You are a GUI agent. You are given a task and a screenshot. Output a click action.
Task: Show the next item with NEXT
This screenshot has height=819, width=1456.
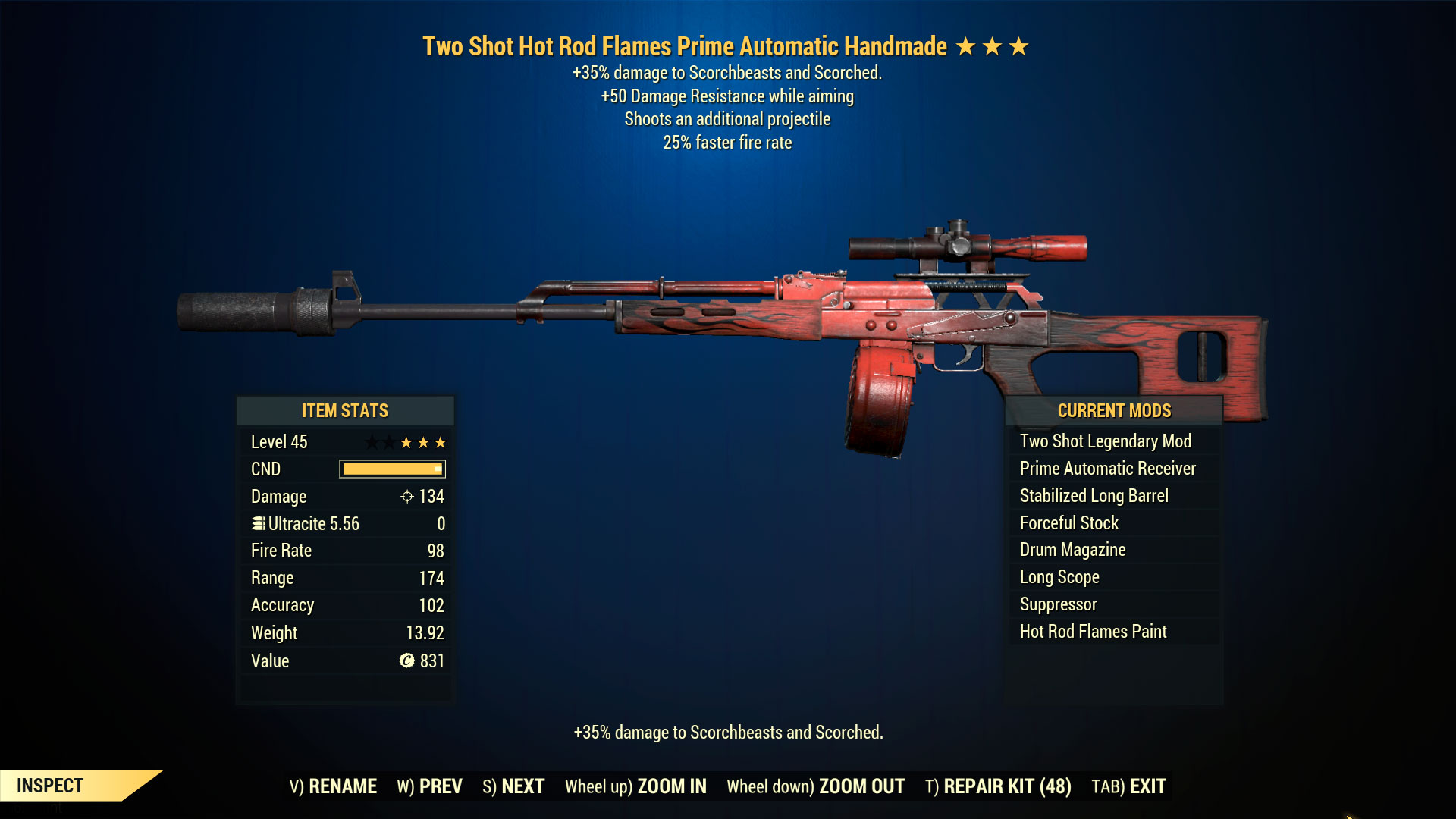click(x=513, y=786)
